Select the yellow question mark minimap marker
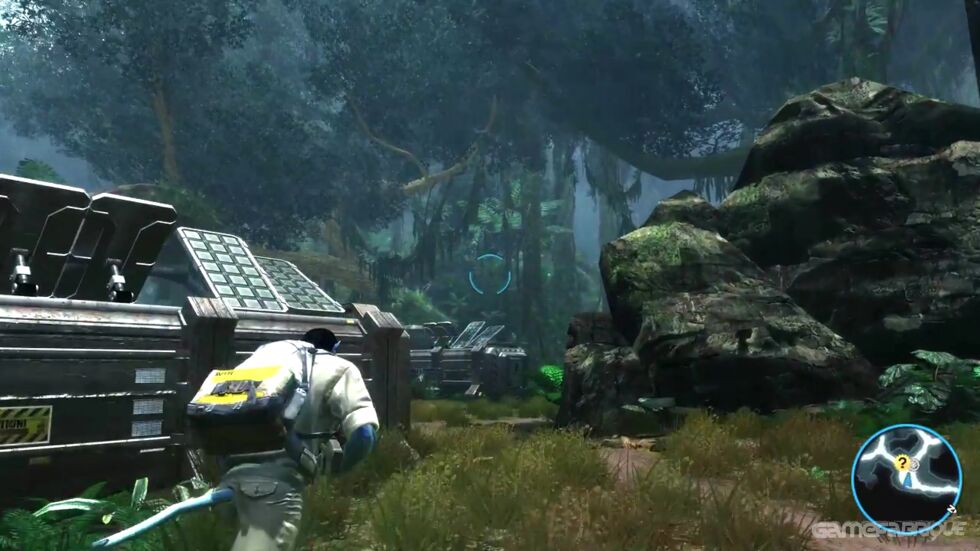This screenshot has height=551, width=980. tap(902, 463)
